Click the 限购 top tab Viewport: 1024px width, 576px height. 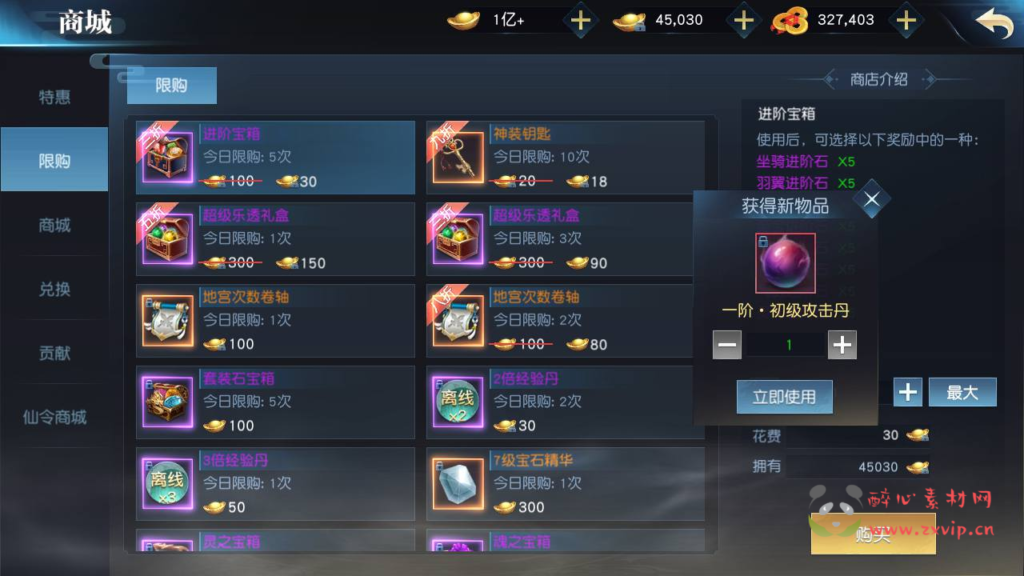point(171,86)
